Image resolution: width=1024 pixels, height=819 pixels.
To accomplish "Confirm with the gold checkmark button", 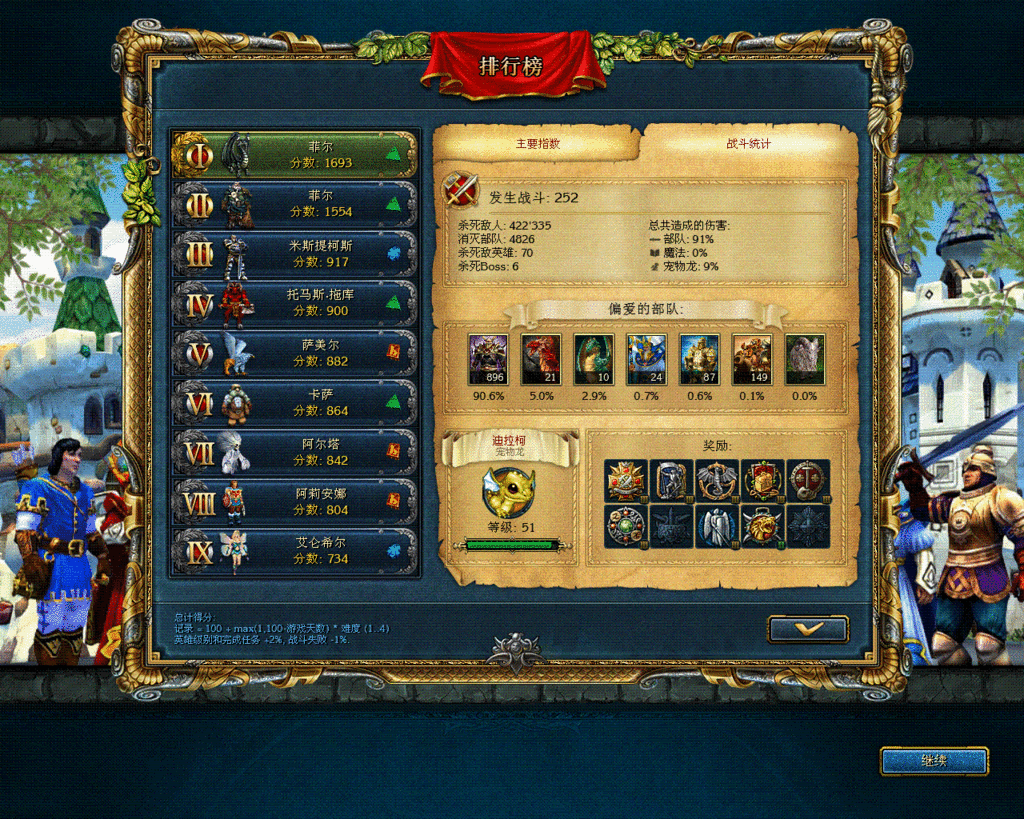I will pos(808,629).
